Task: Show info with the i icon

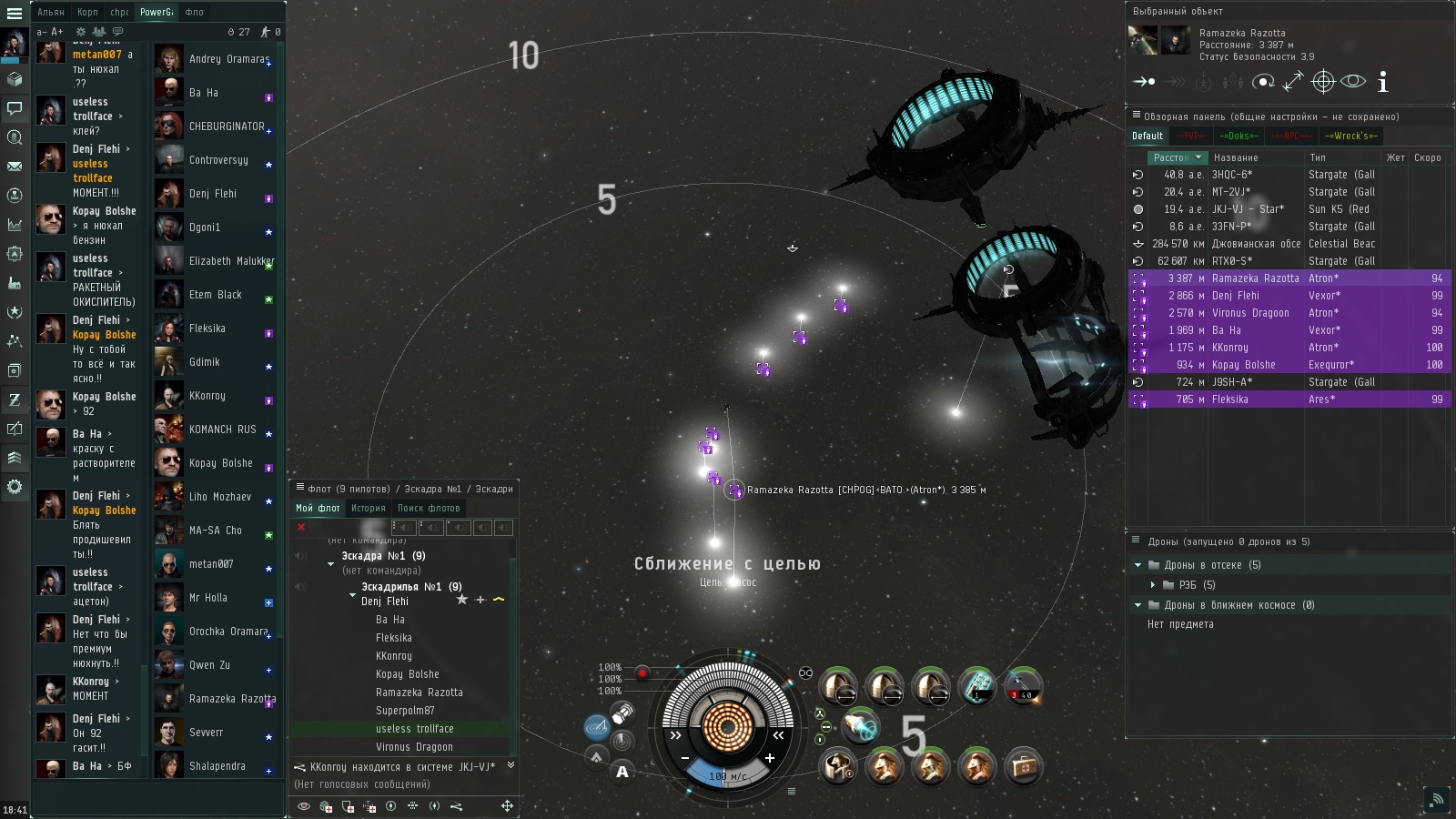Action: 1383,83
